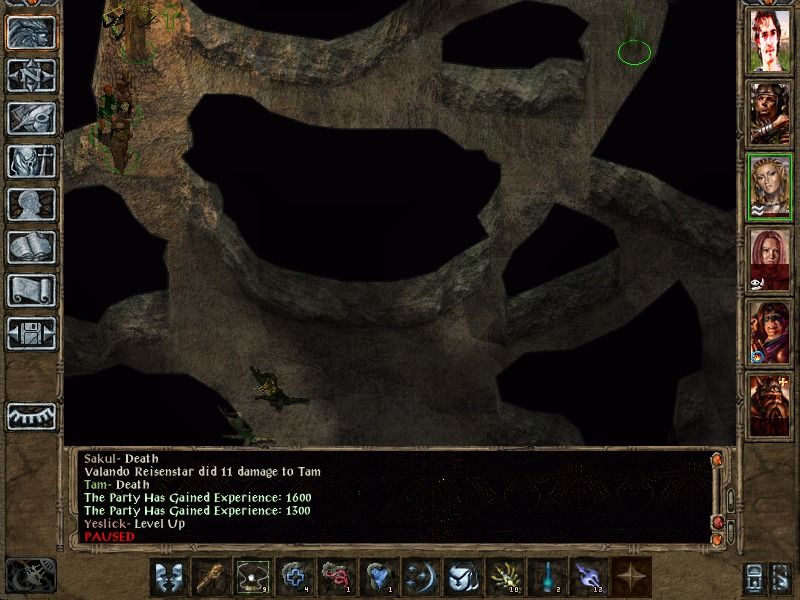Select the bottom dwarf portrait
Viewport: 800px width, 600px height.
(x=769, y=403)
